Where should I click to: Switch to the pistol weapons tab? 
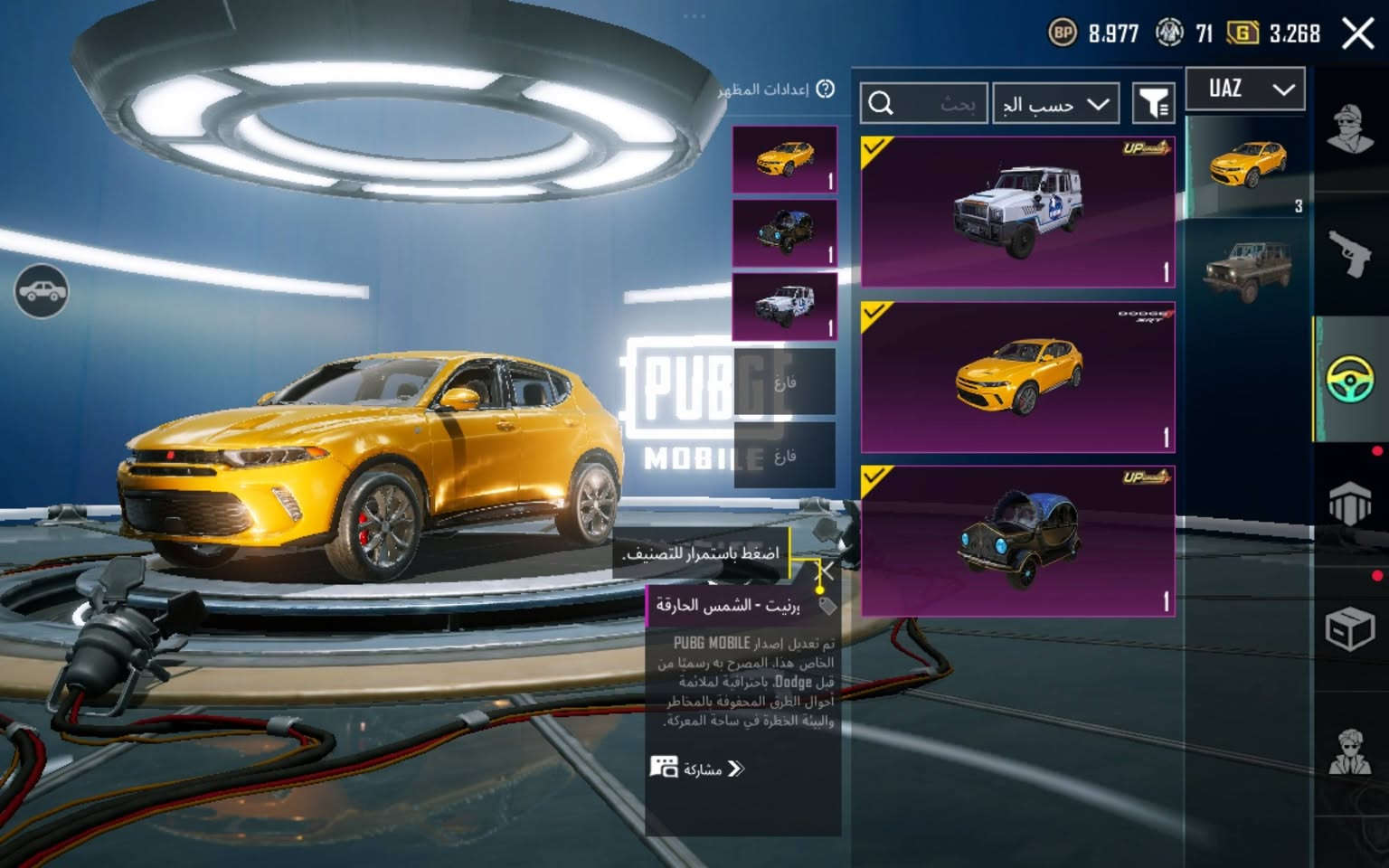click(1350, 253)
